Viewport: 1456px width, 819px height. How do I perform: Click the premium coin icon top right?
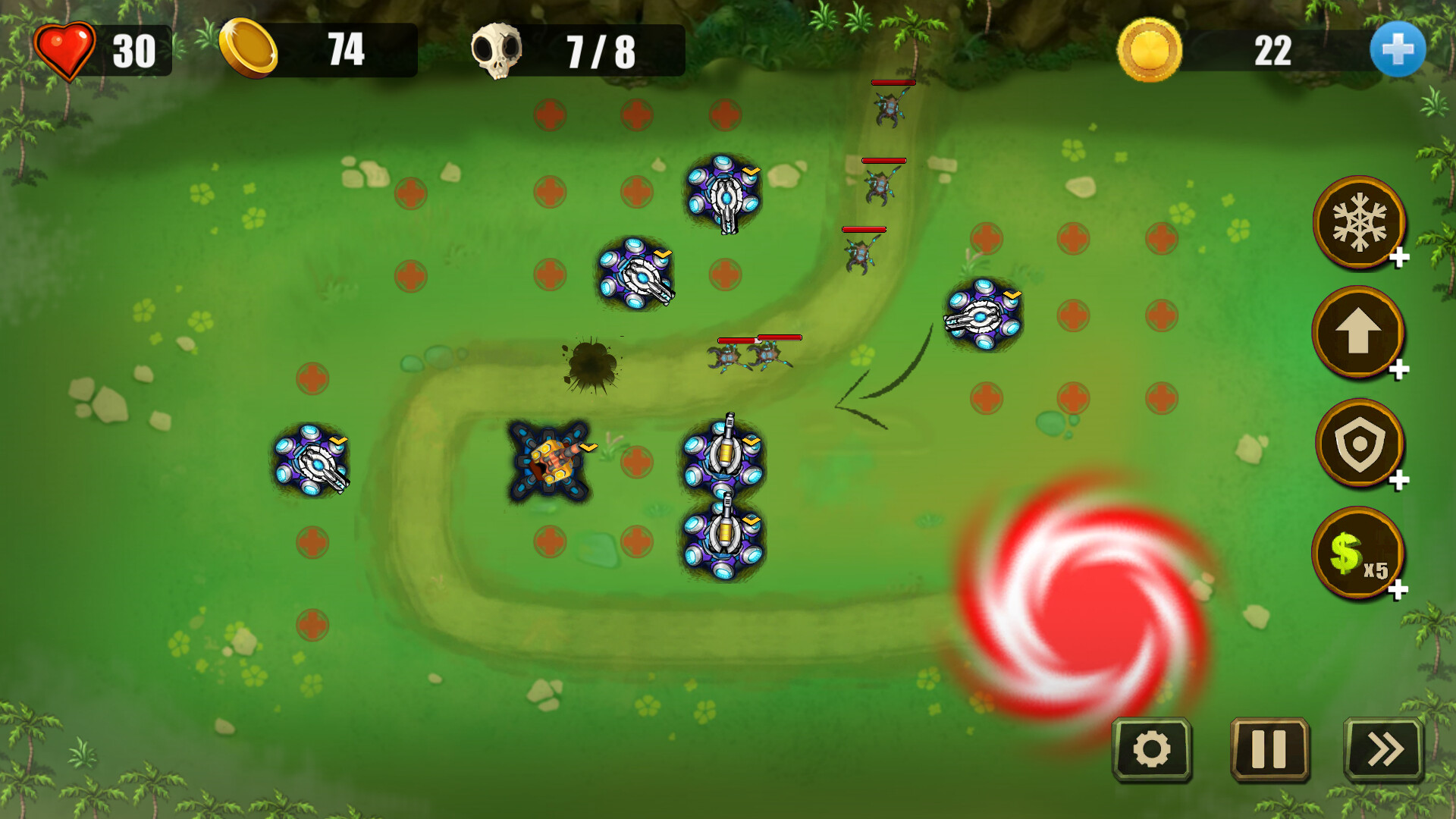pyautogui.click(x=1147, y=51)
